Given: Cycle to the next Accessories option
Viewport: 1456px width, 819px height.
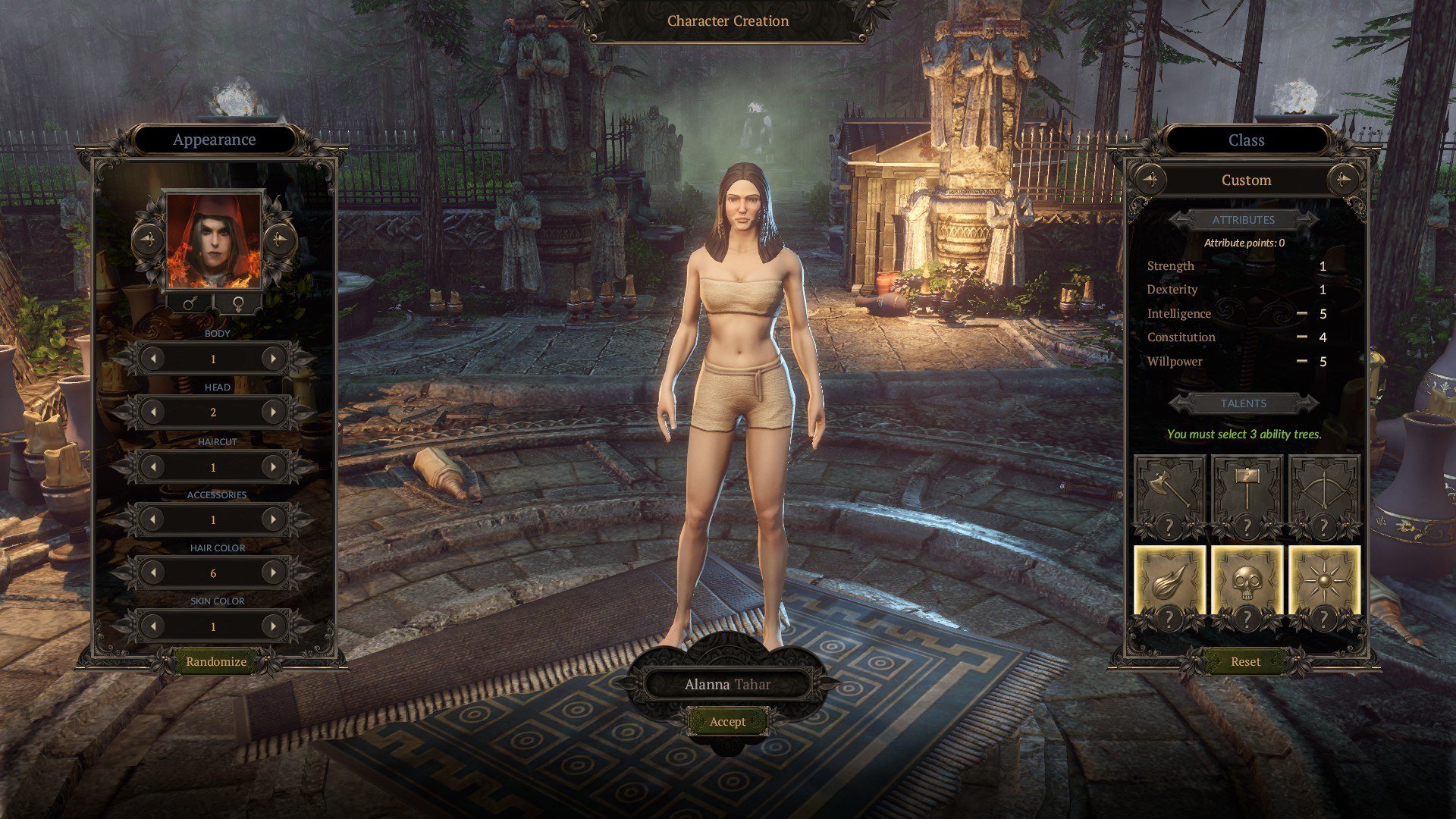Looking at the screenshot, I should 272,520.
